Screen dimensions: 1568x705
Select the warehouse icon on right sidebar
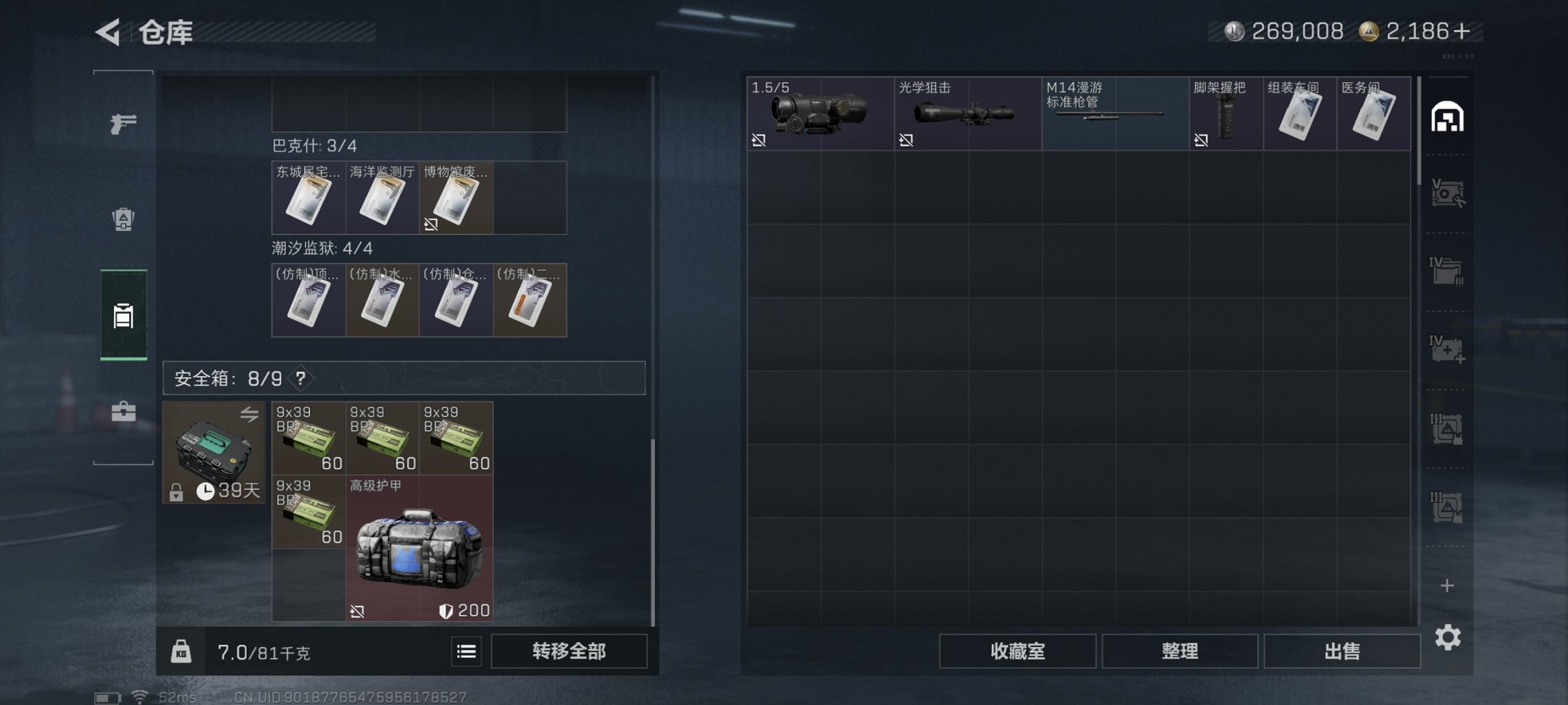coord(1449,117)
